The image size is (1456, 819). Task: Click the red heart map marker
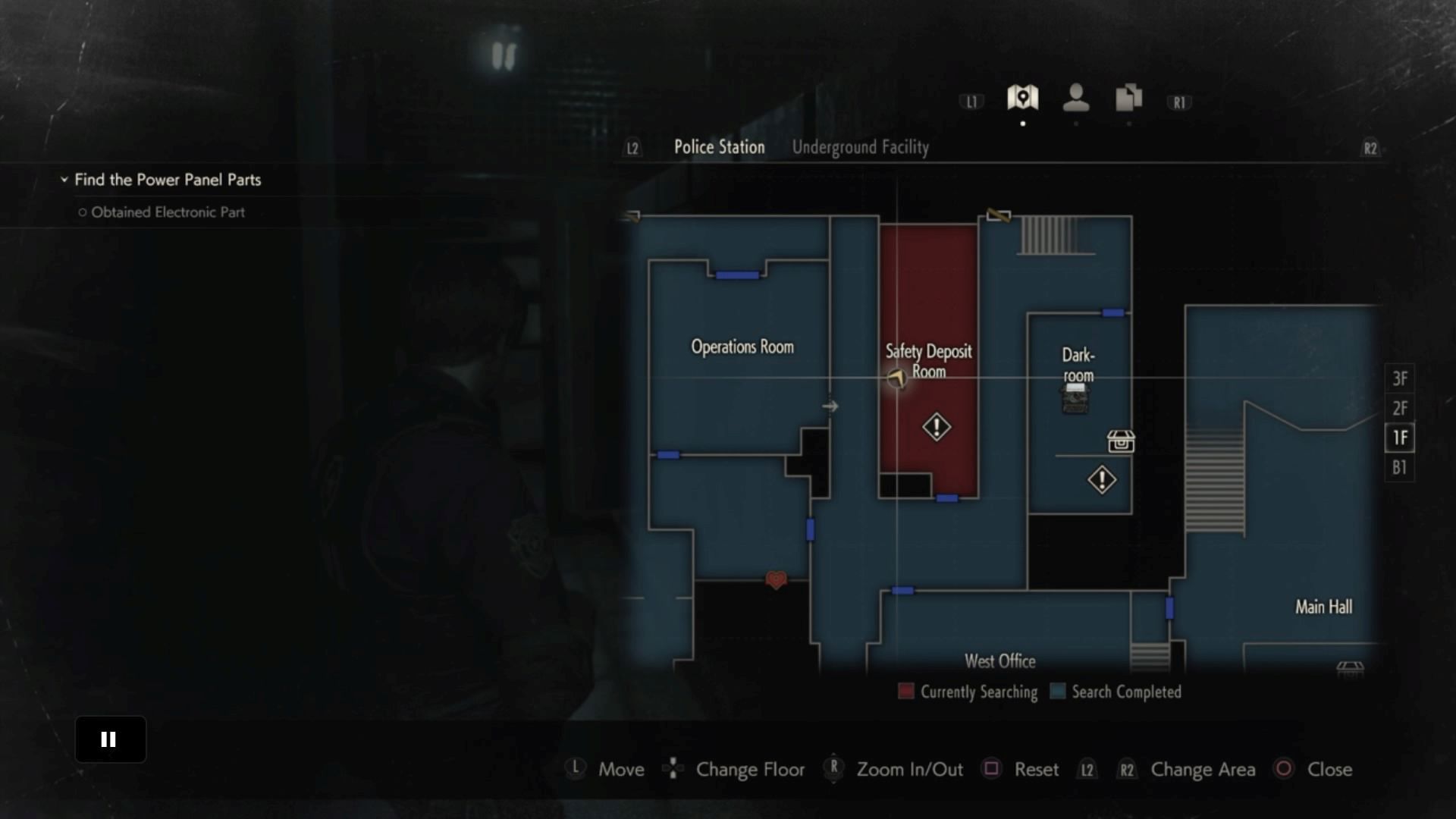776,580
